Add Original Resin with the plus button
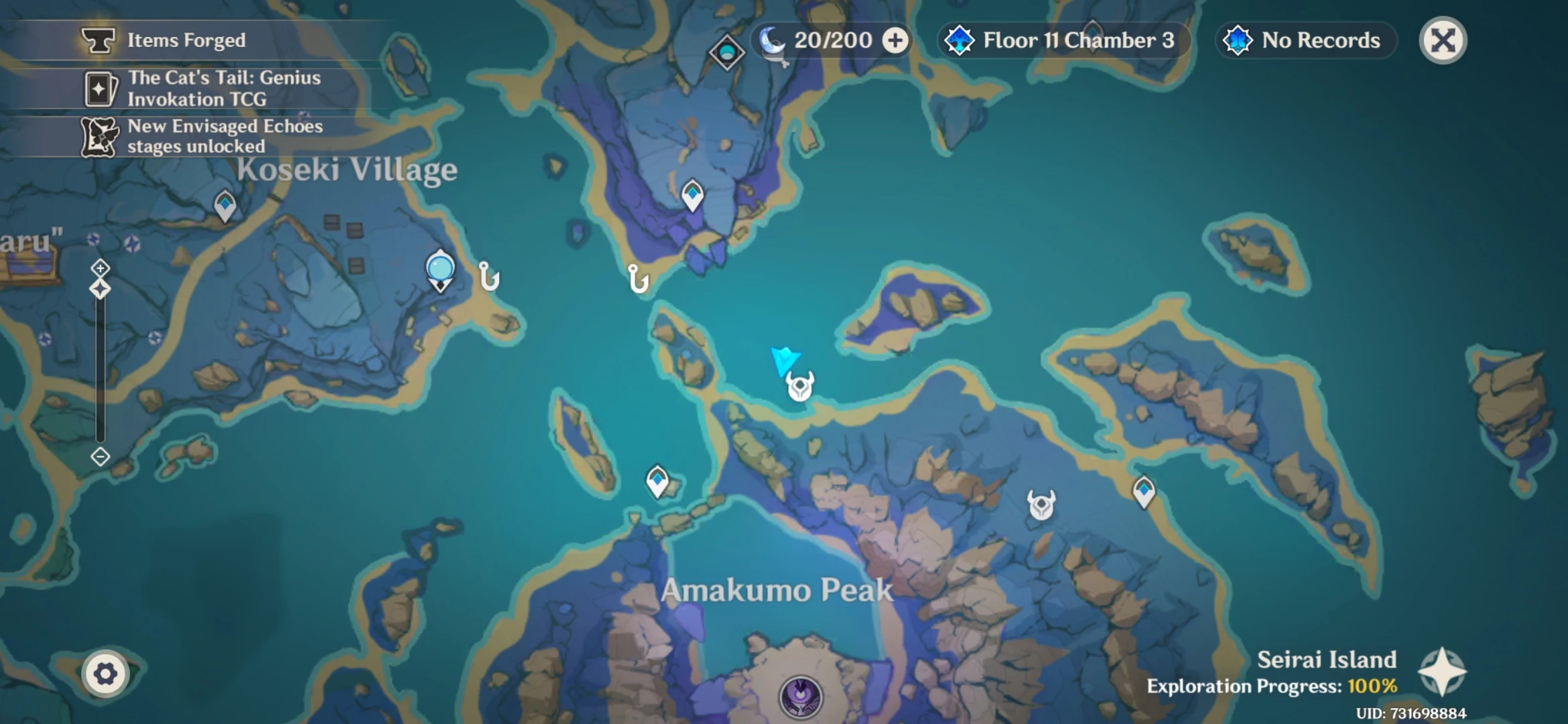Screen dimensions: 1568x724 895,40
